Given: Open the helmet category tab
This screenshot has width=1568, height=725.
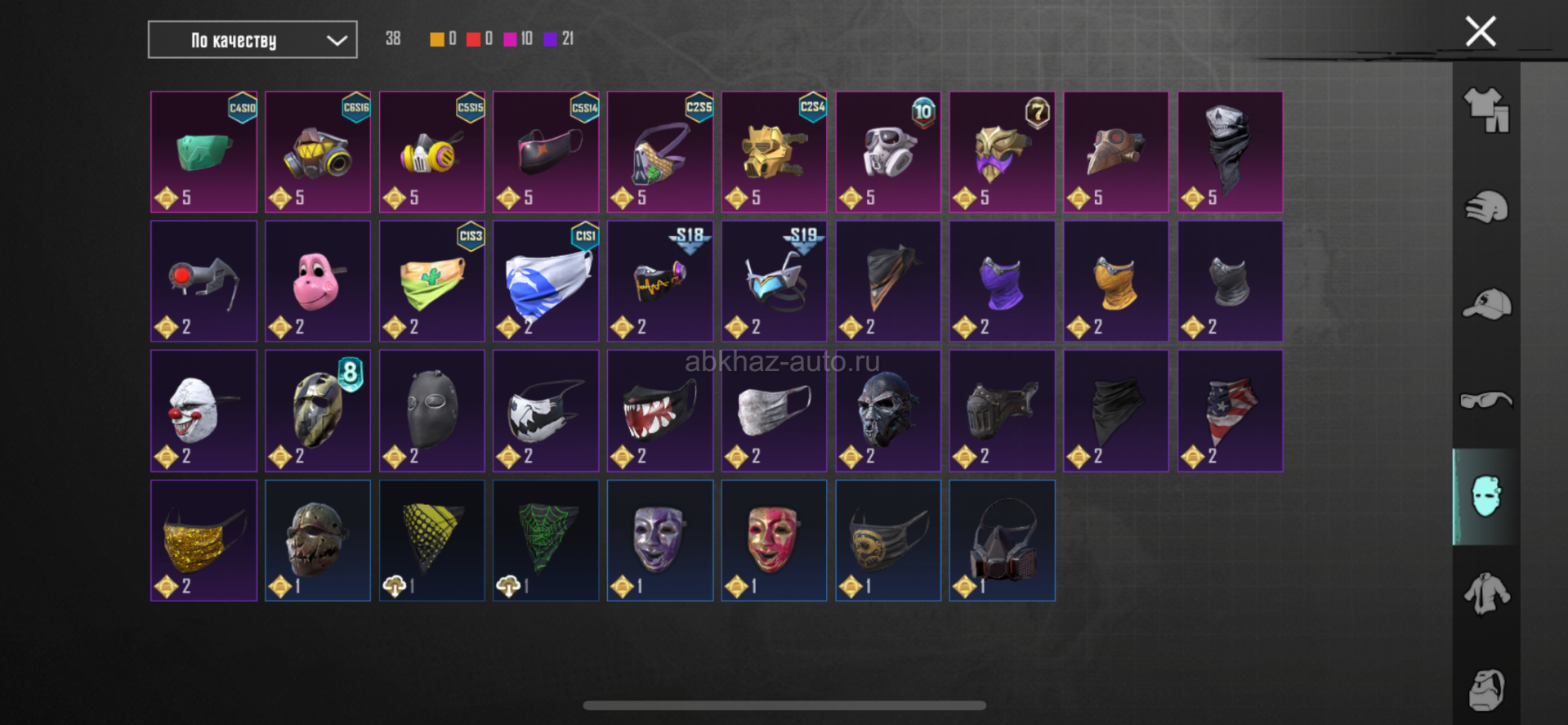Looking at the screenshot, I should click(1485, 207).
